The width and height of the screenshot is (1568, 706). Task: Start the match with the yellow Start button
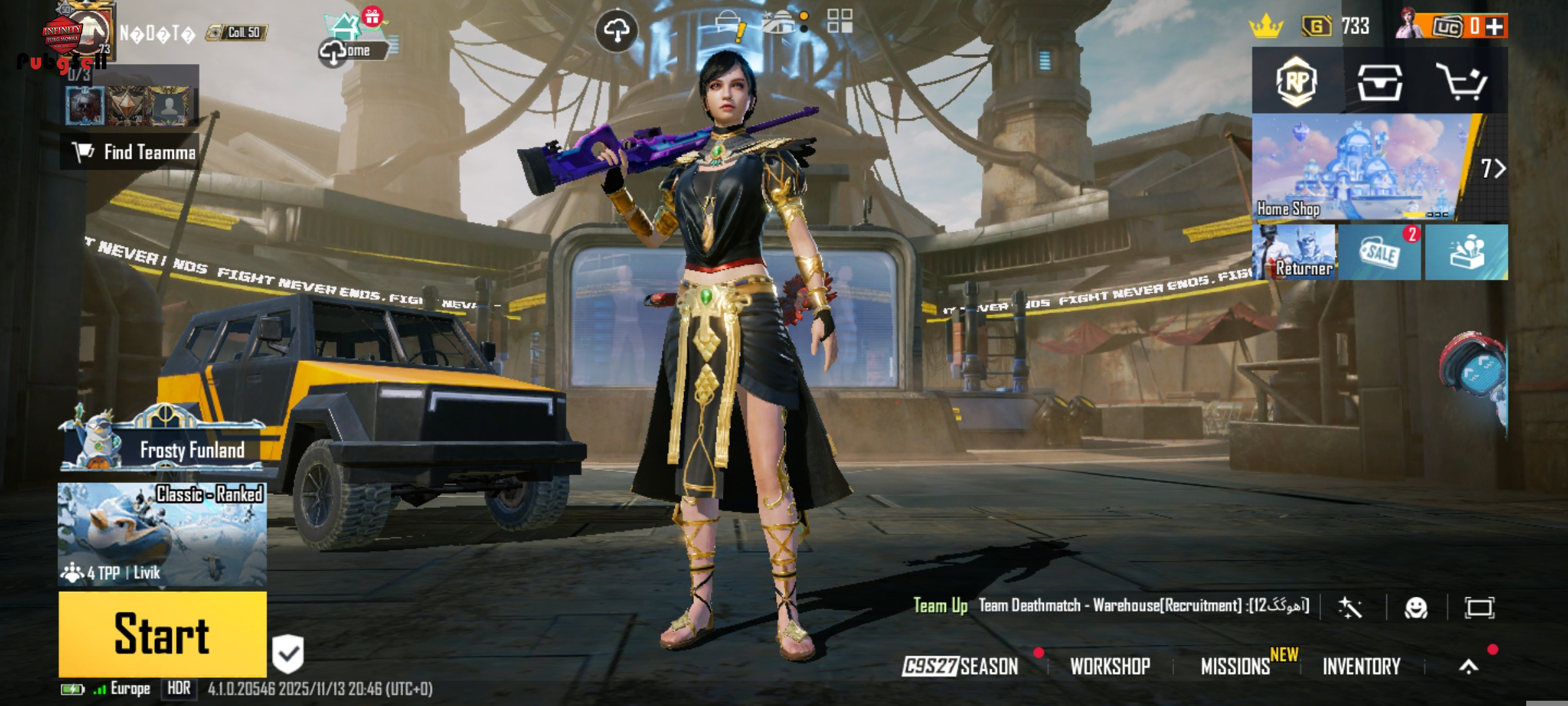point(162,633)
